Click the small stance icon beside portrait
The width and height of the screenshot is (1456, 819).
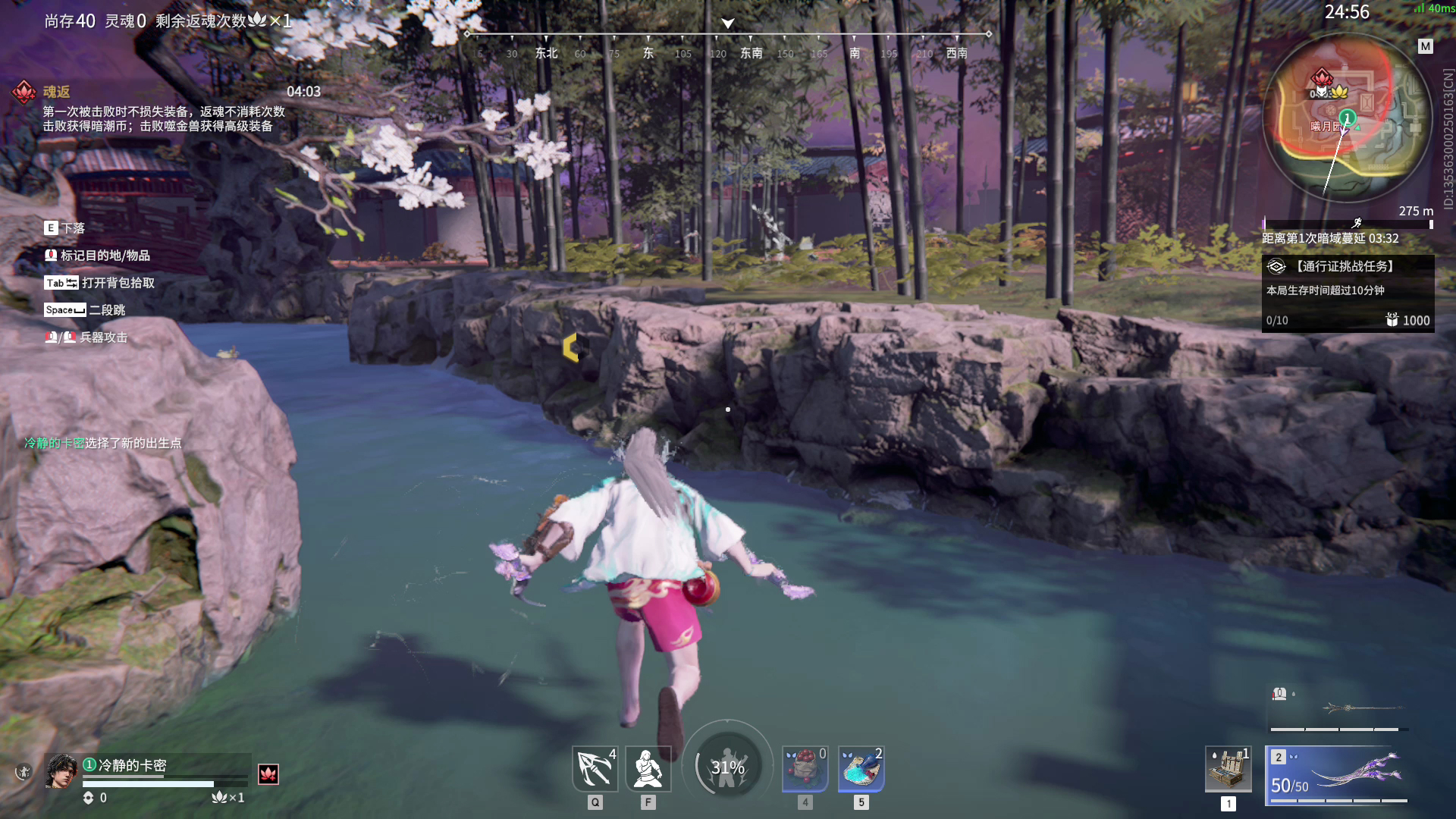pyautogui.click(x=24, y=772)
